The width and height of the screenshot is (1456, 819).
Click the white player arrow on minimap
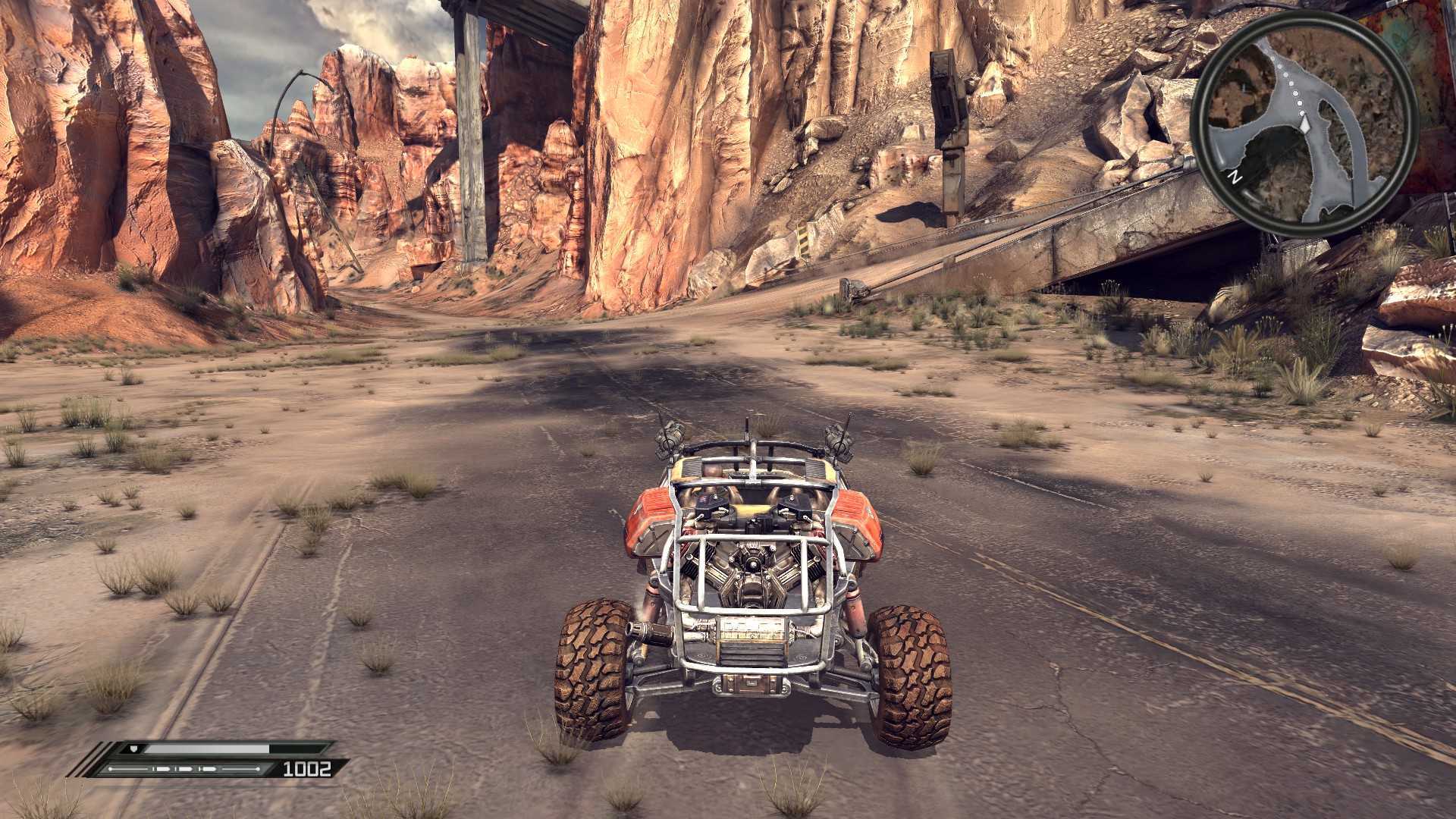pyautogui.click(x=1304, y=122)
